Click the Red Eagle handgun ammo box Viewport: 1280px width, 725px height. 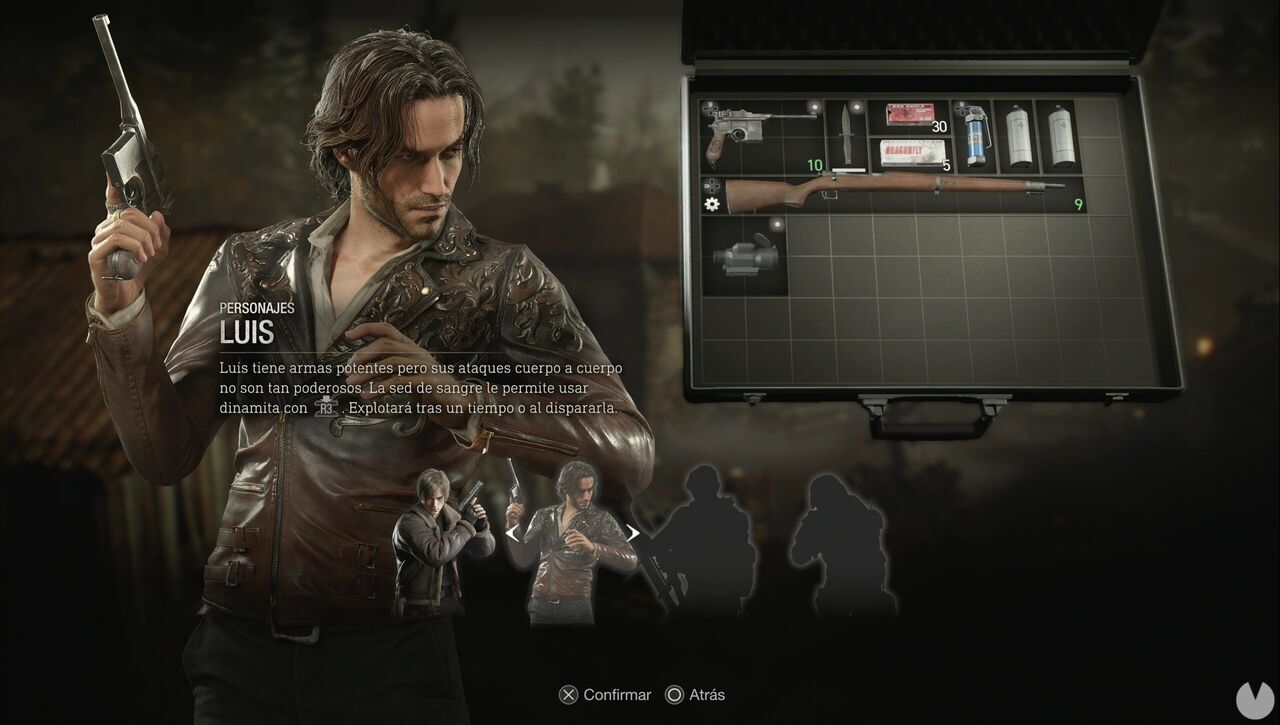(911, 115)
